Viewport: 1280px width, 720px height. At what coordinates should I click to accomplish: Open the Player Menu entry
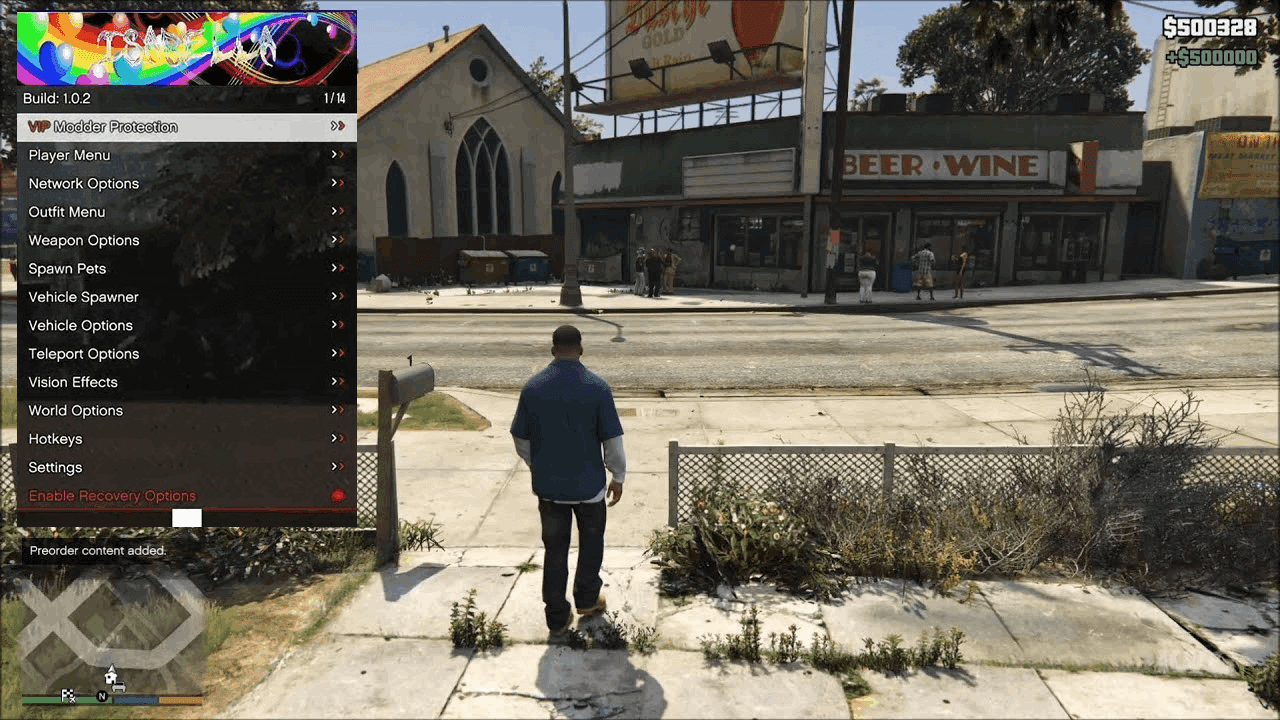click(x=70, y=155)
